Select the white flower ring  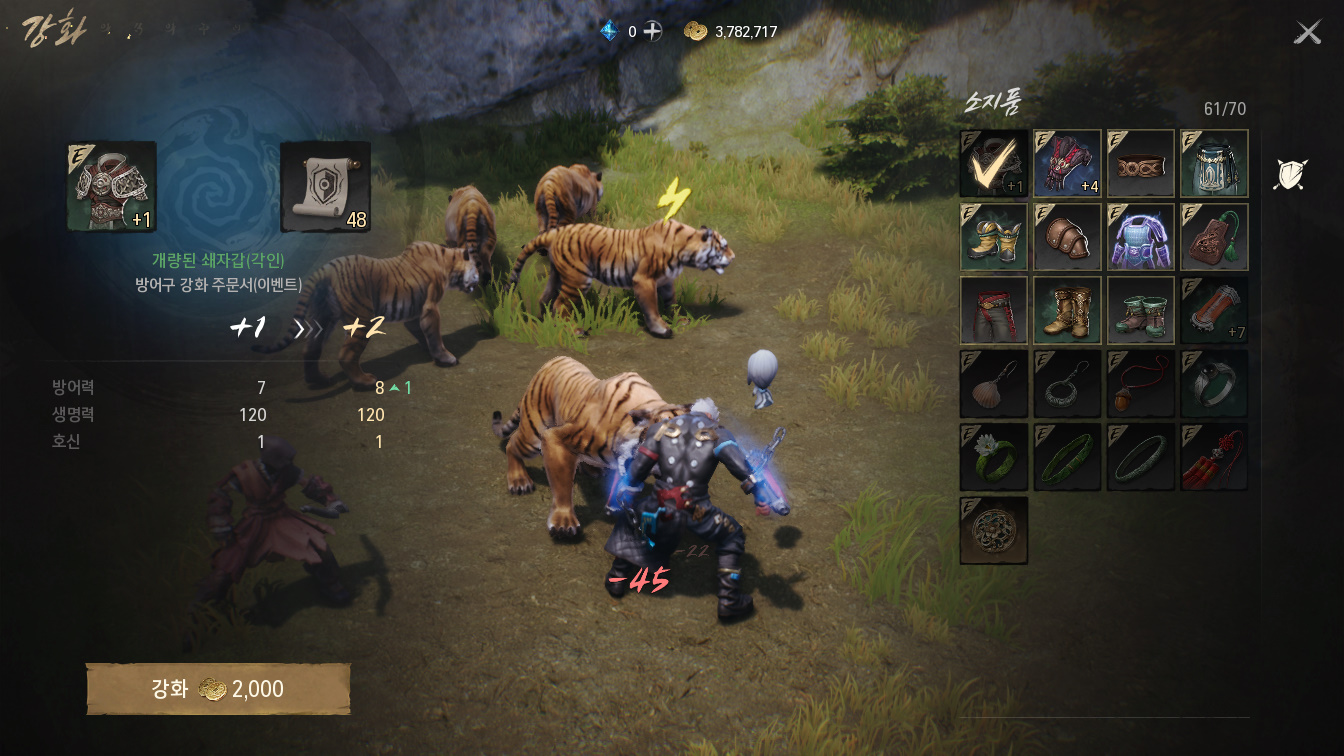pos(994,457)
